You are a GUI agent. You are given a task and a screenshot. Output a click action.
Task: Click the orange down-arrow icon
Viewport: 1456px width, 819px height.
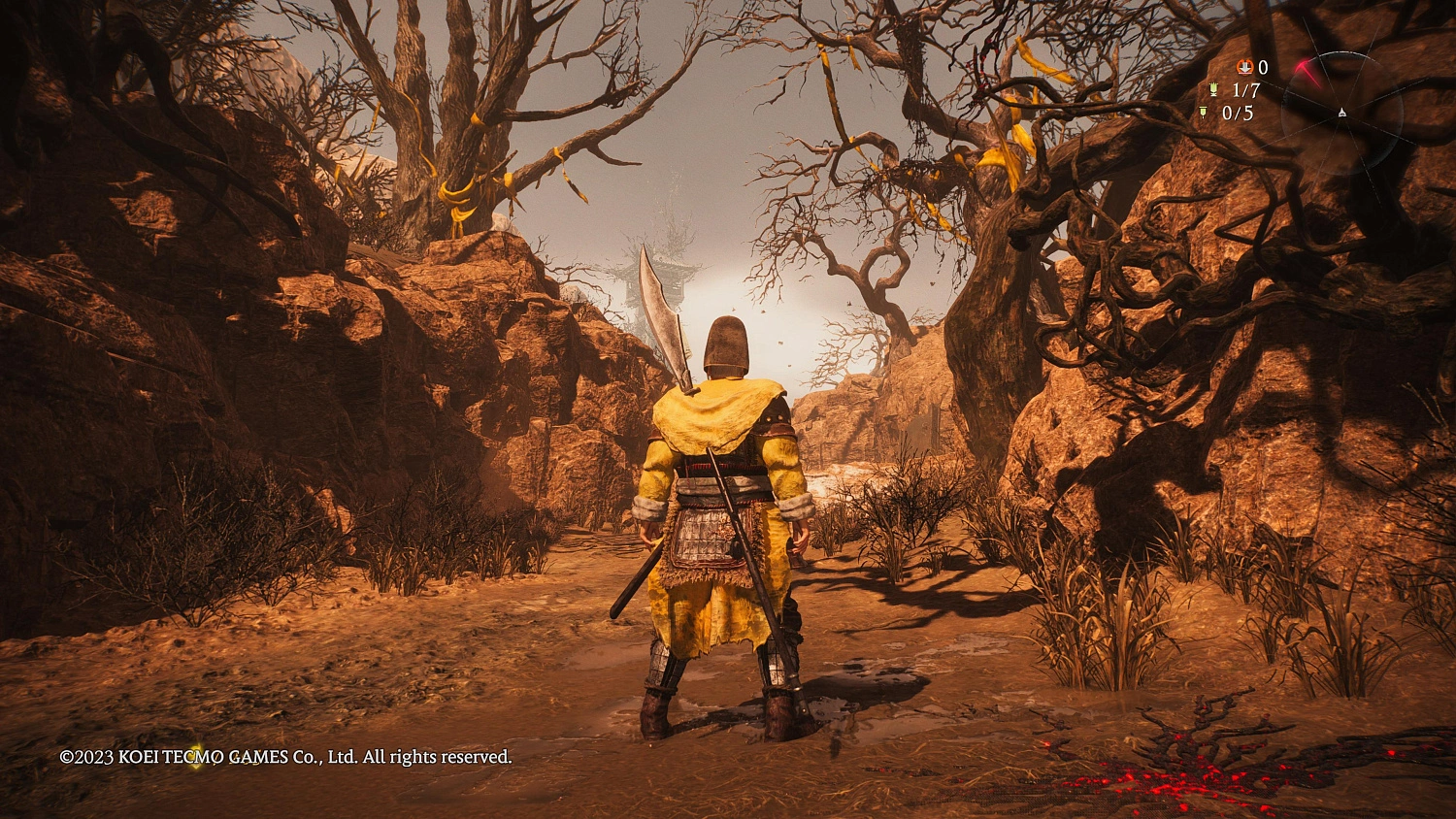[x=1244, y=67]
